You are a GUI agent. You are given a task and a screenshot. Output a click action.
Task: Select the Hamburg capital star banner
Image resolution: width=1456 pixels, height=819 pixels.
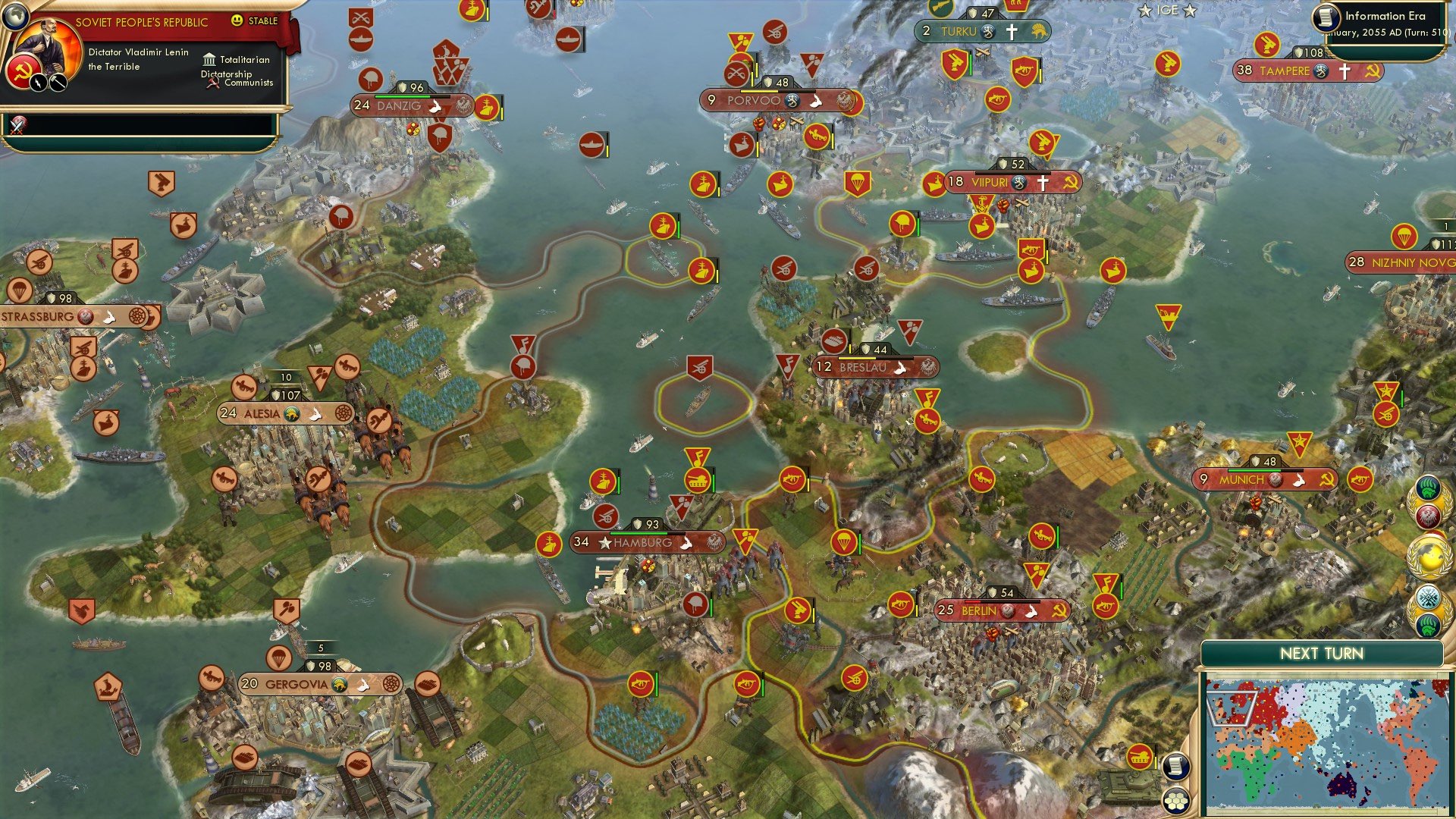(604, 542)
